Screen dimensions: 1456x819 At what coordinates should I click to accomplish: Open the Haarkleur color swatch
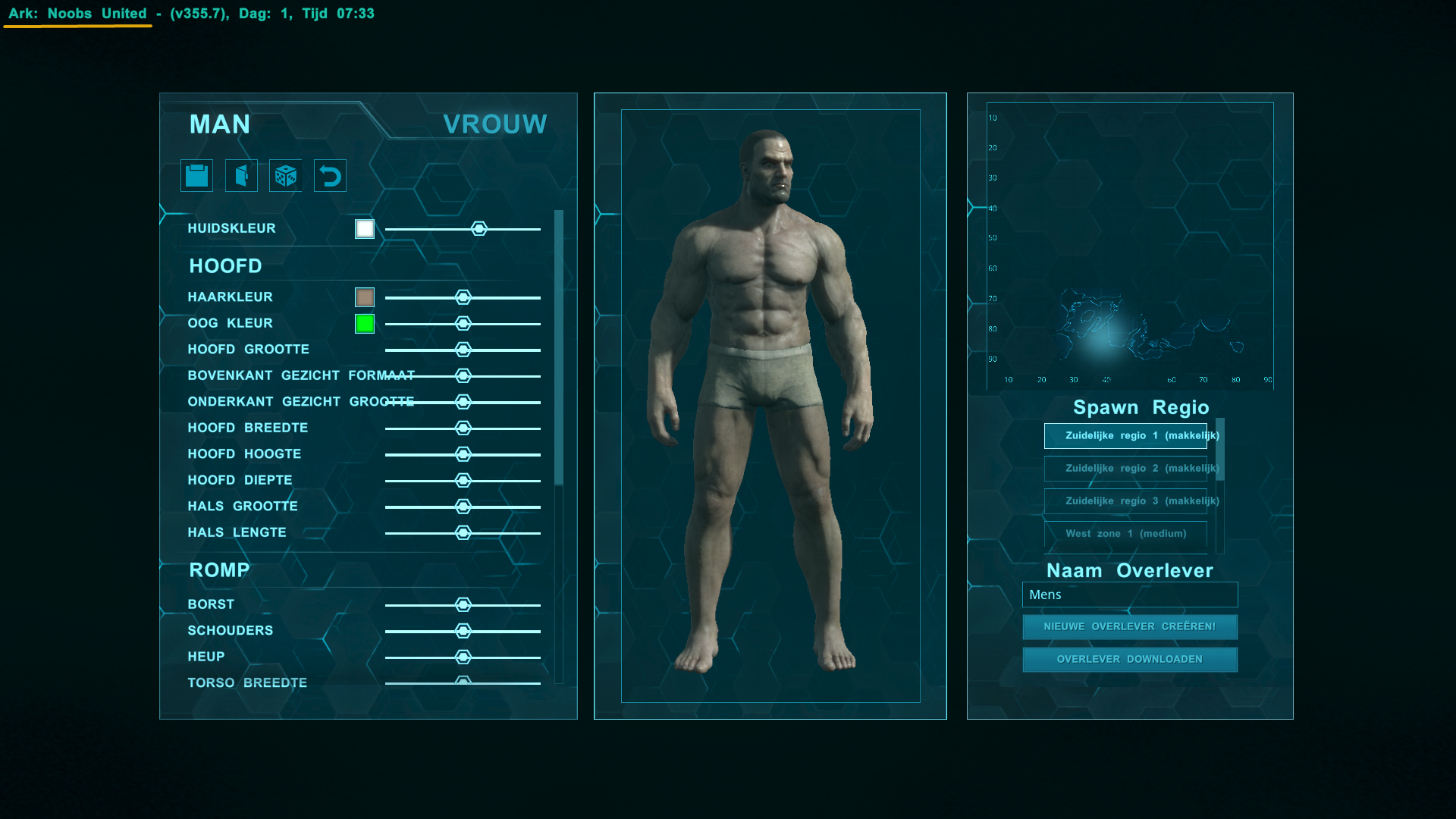365,297
